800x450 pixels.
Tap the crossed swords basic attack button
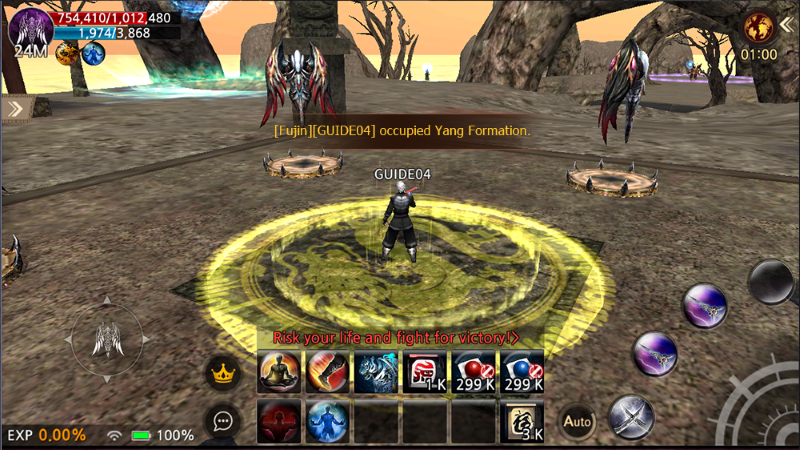[x=631, y=415]
